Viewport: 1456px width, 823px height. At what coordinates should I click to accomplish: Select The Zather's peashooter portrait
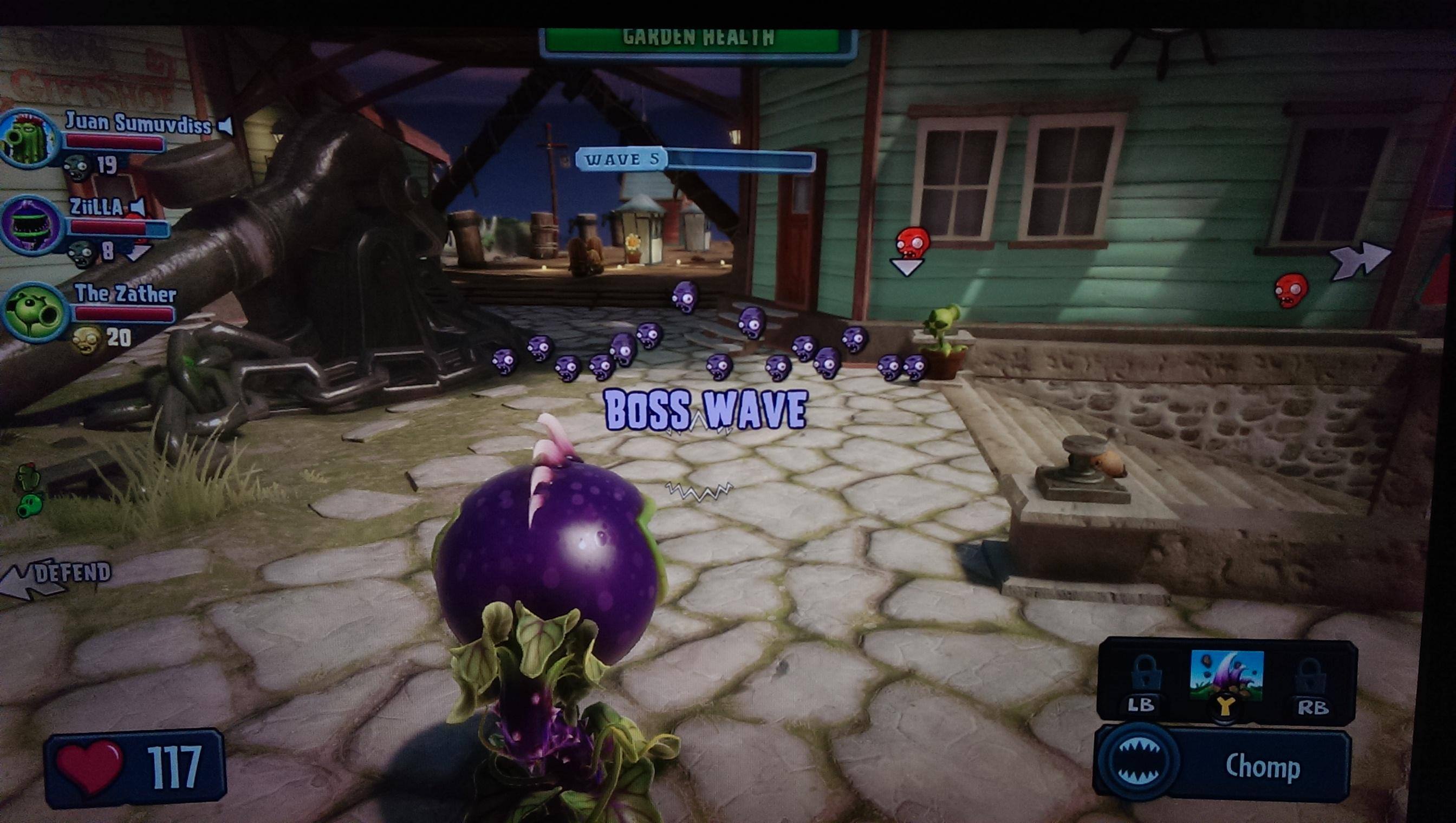[33, 312]
